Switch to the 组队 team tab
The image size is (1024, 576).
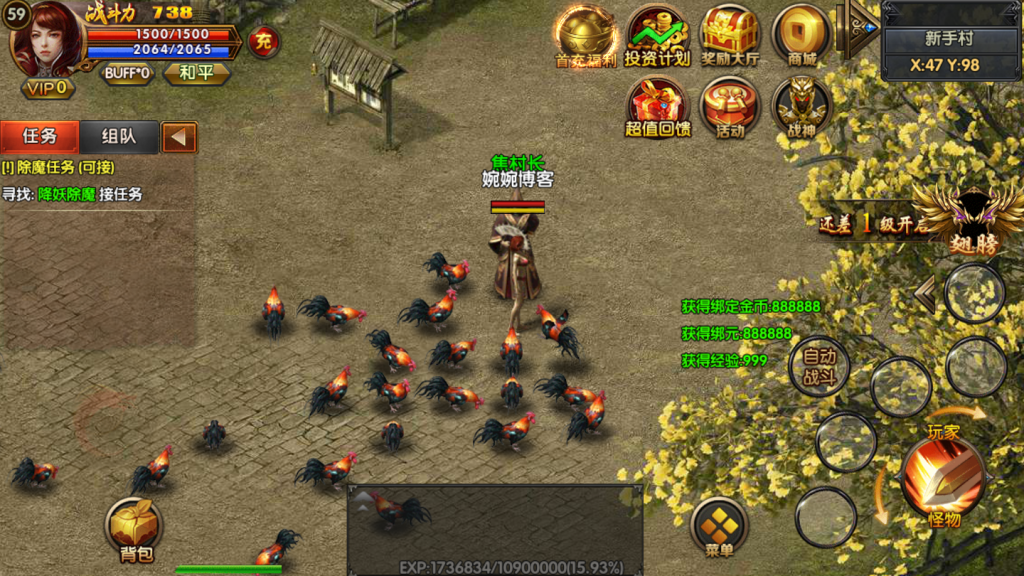click(x=118, y=137)
